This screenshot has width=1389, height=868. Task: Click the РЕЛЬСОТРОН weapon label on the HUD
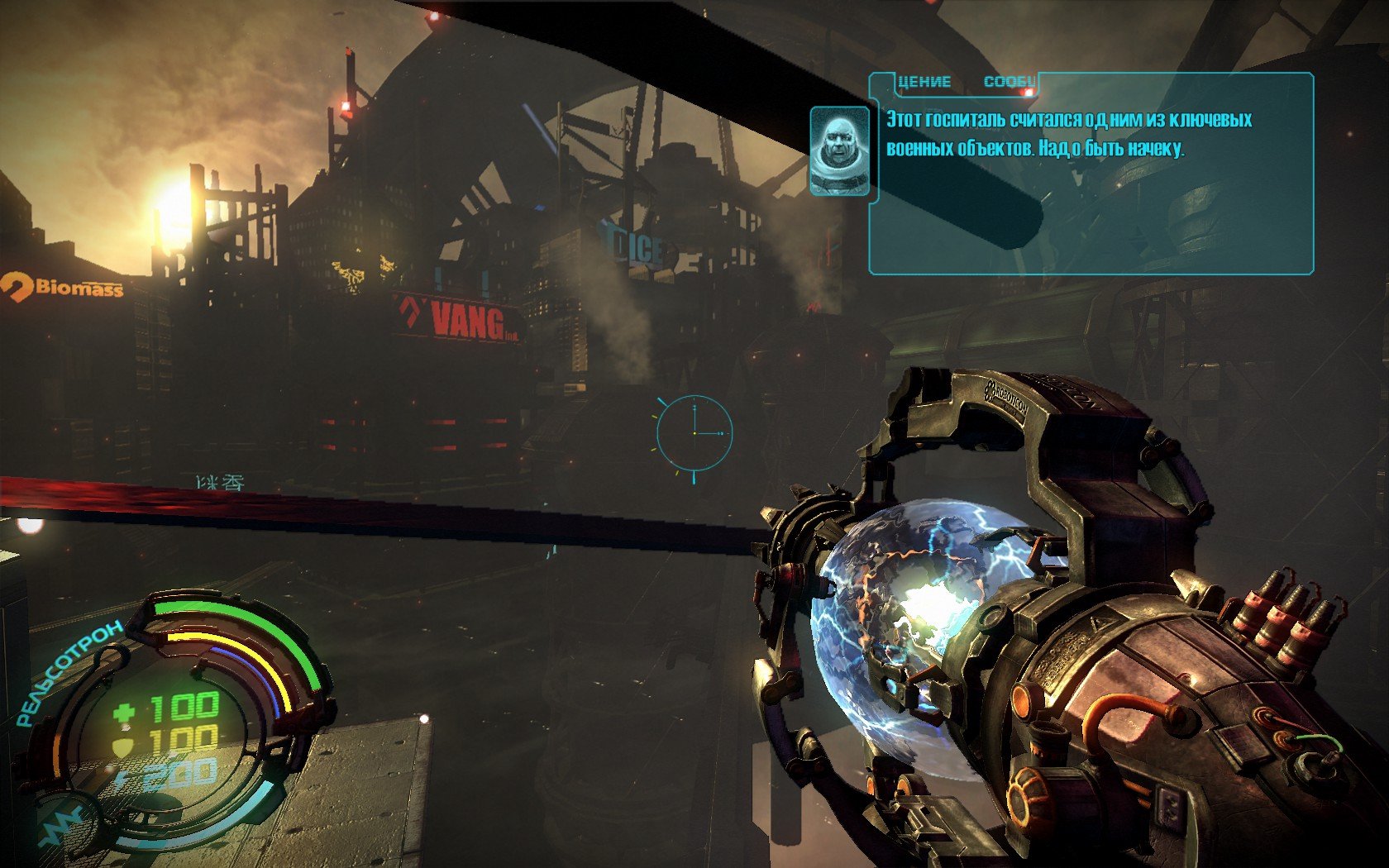coord(69,673)
